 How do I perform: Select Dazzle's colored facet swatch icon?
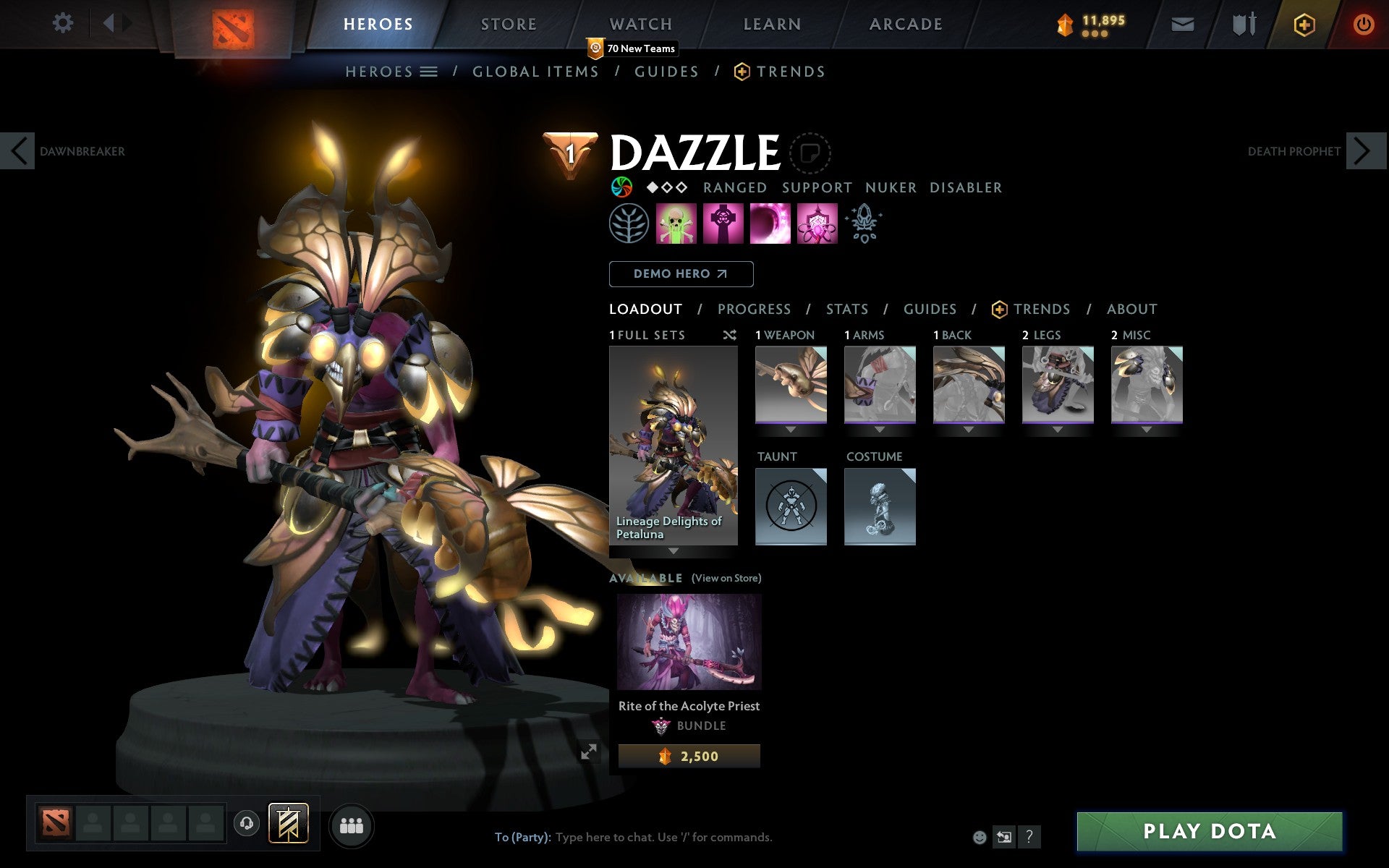(621, 187)
